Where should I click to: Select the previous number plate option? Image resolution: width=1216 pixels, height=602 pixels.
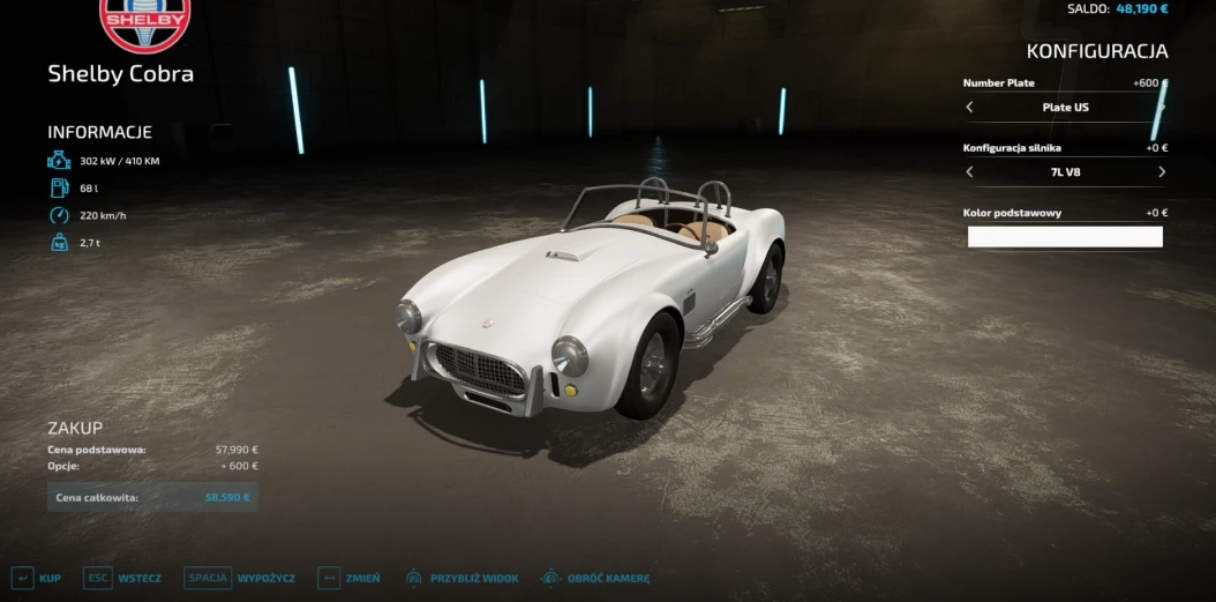point(969,107)
